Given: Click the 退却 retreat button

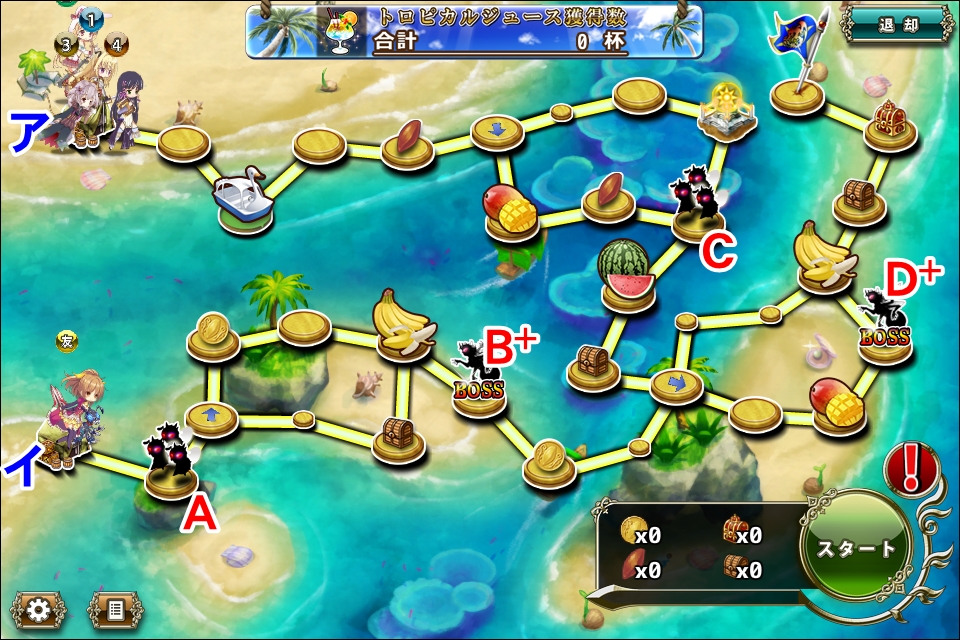Looking at the screenshot, I should click(x=897, y=26).
